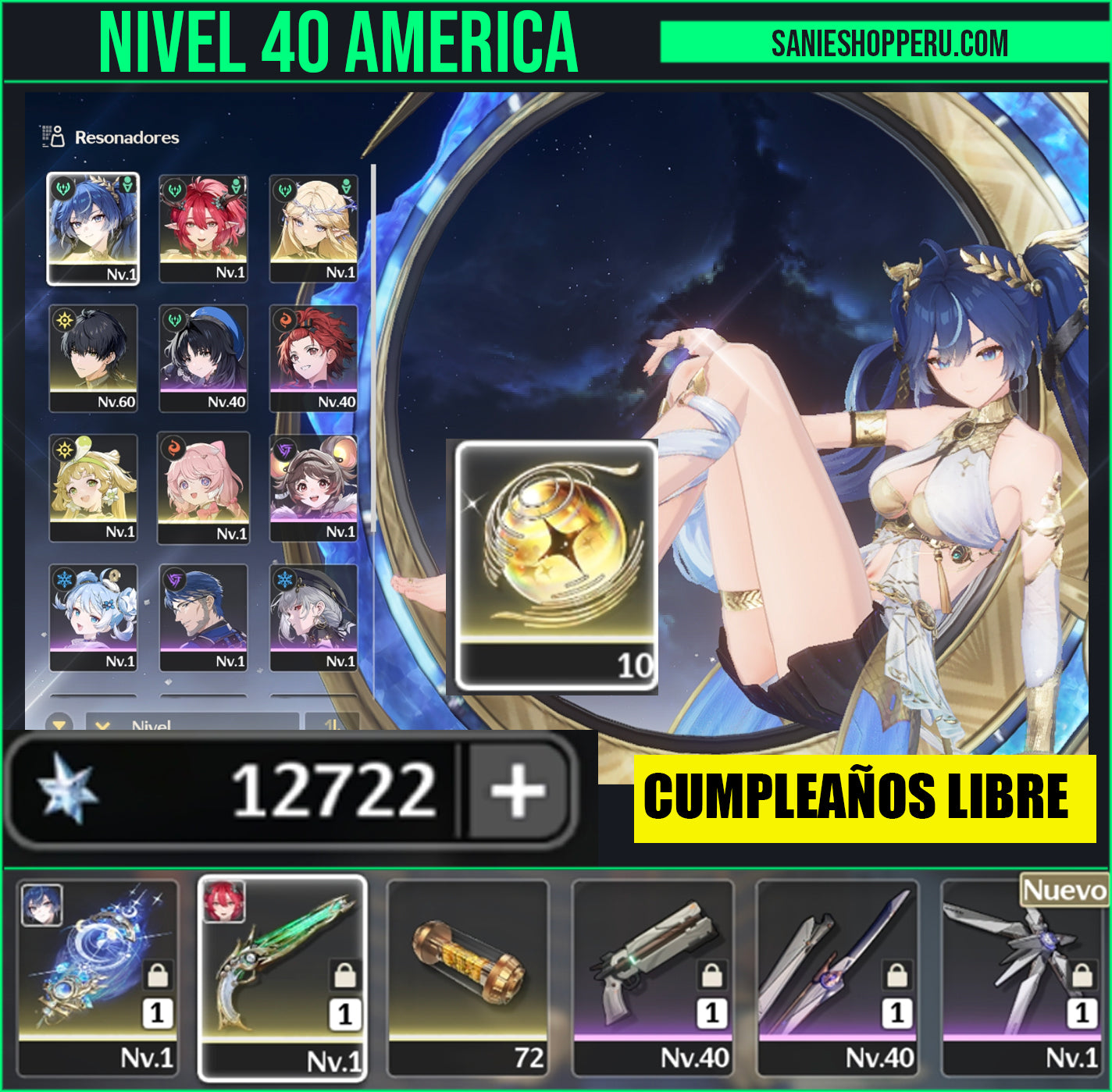
Task: Choose the light-blue haired resonator with hair buns
Action: click(93, 617)
